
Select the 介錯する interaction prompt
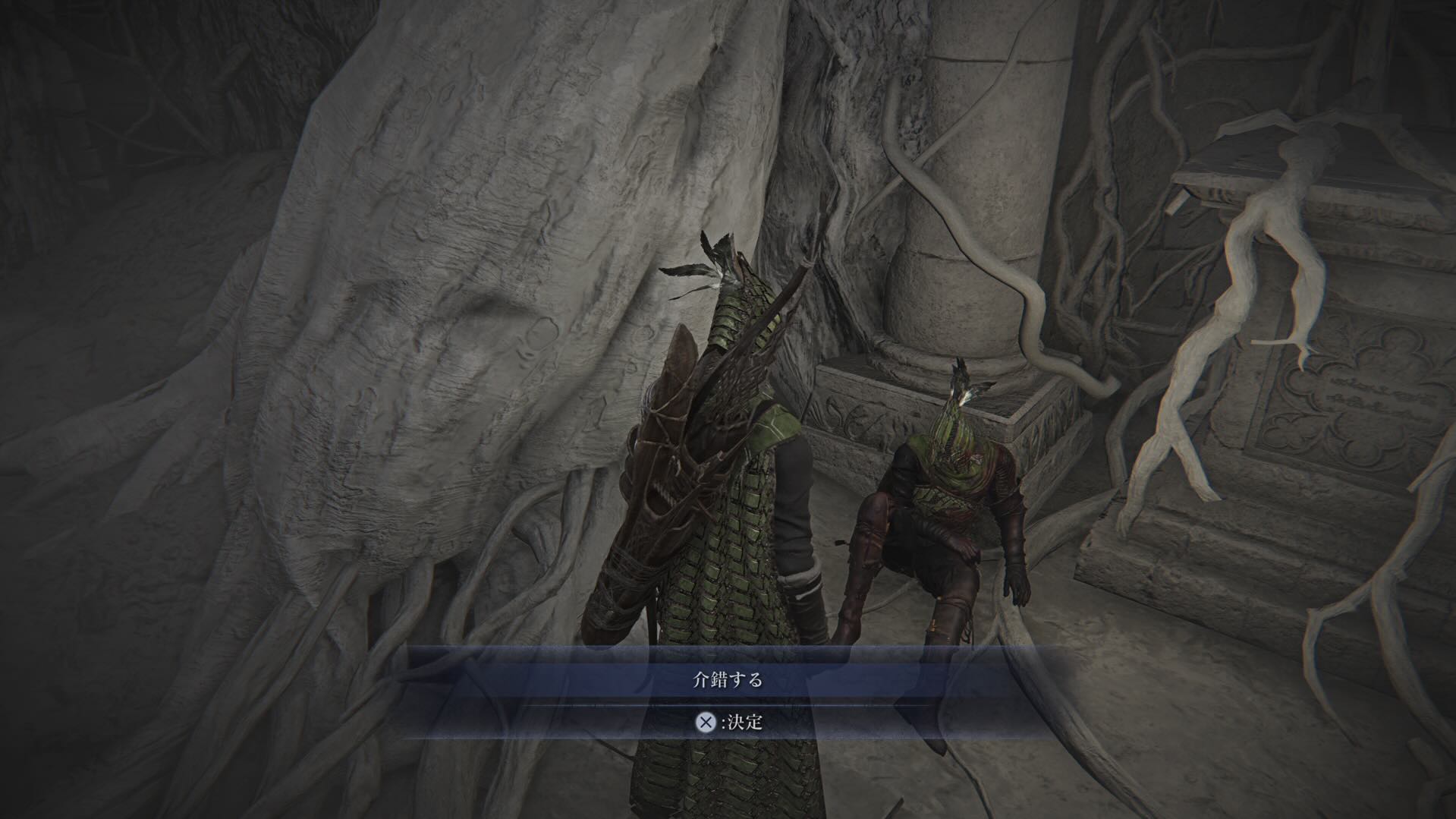727,679
